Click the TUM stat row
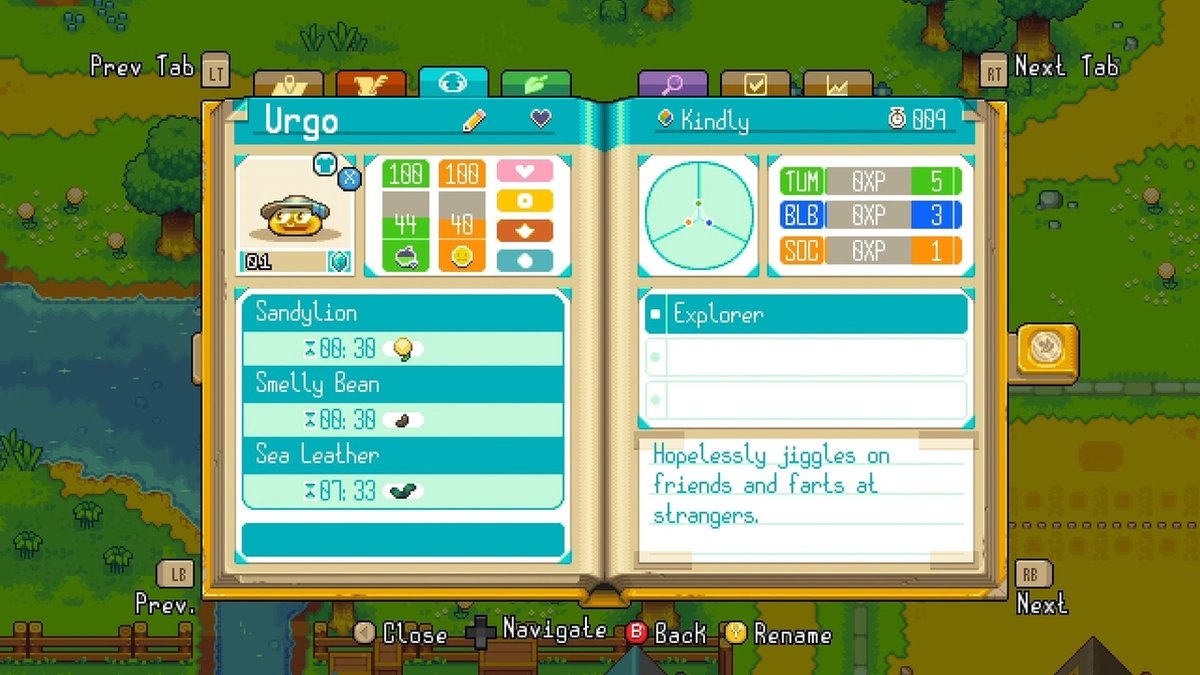 coord(870,181)
